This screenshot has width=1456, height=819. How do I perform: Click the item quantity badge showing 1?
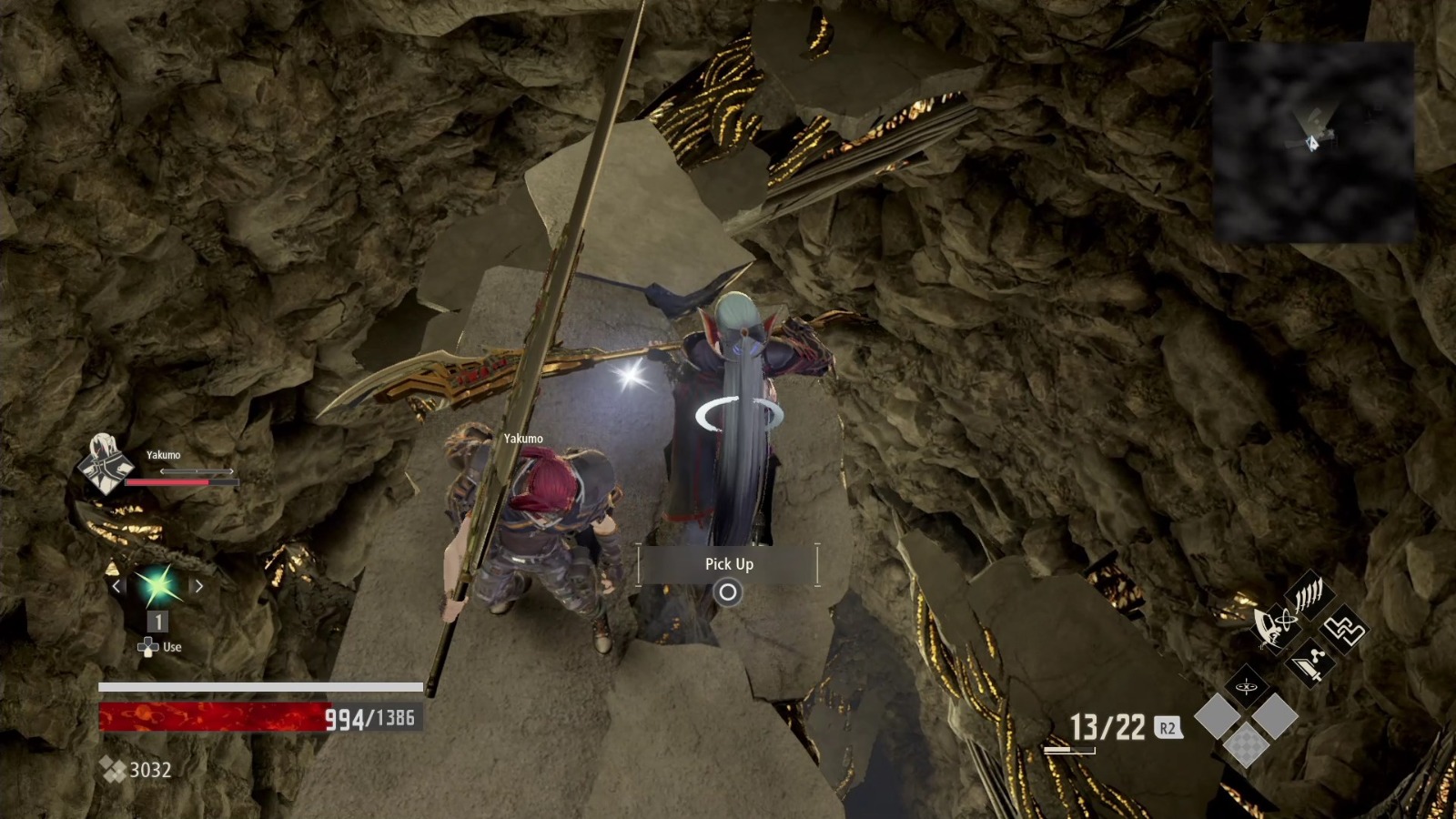click(157, 621)
